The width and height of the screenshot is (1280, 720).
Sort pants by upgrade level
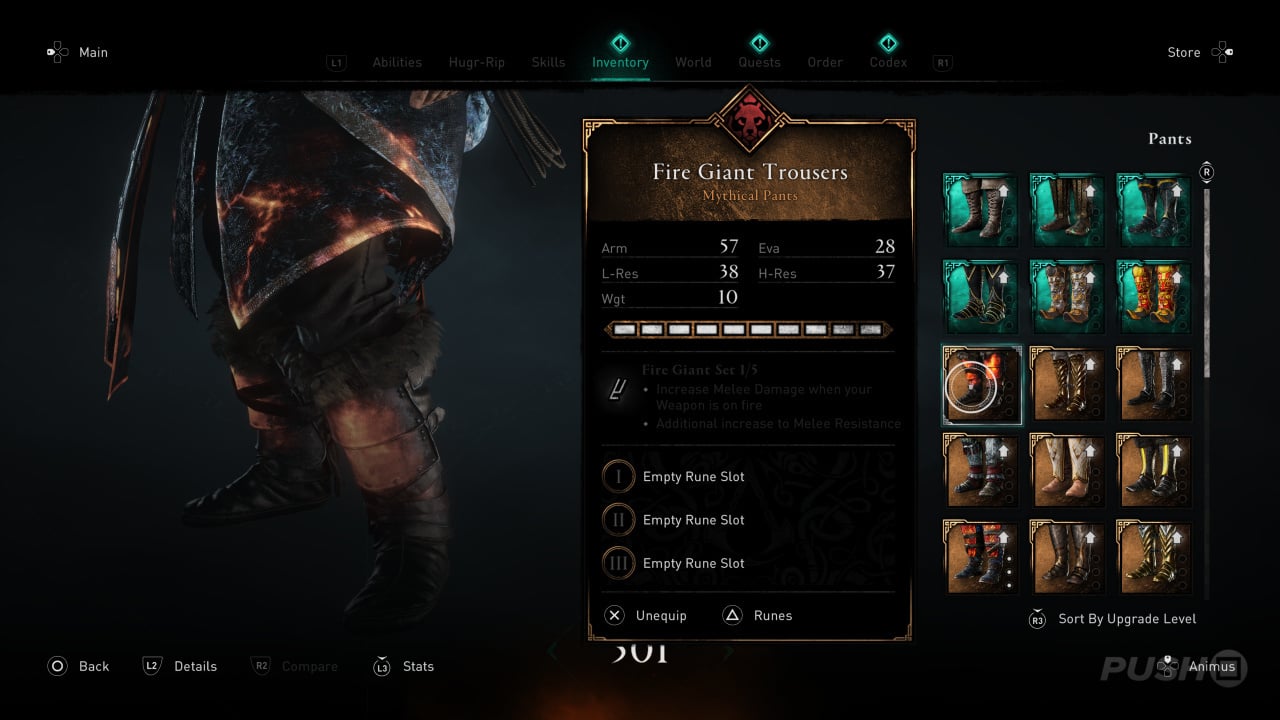pos(1126,619)
